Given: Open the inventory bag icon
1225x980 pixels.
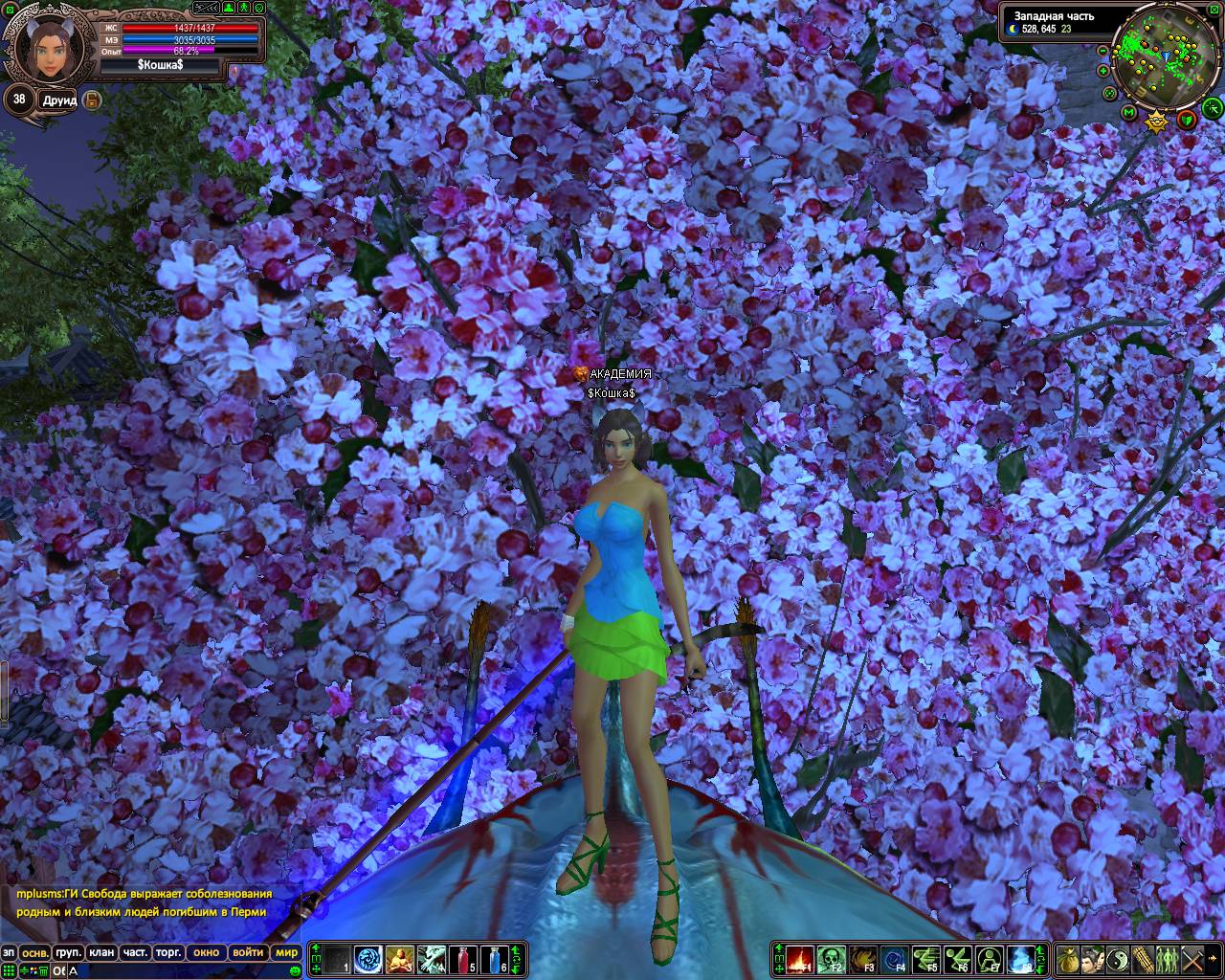Looking at the screenshot, I should [1067, 958].
